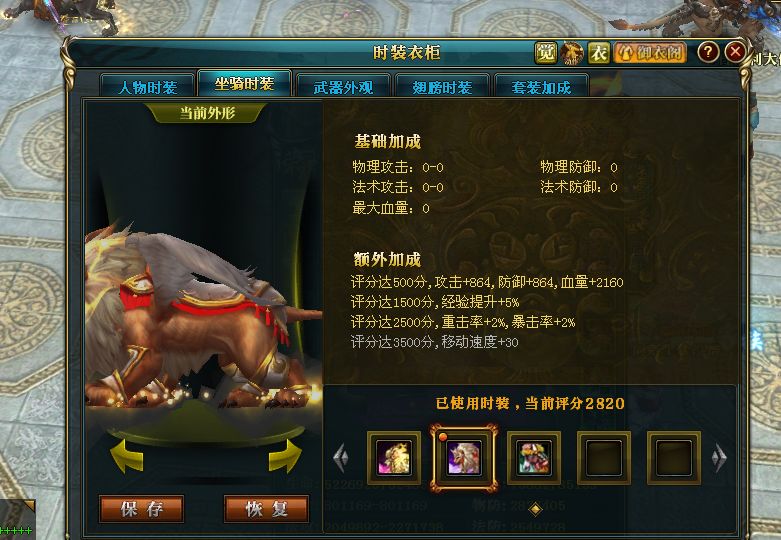Click the round action figure icon
Screen dimensions: 781x540
(572, 53)
